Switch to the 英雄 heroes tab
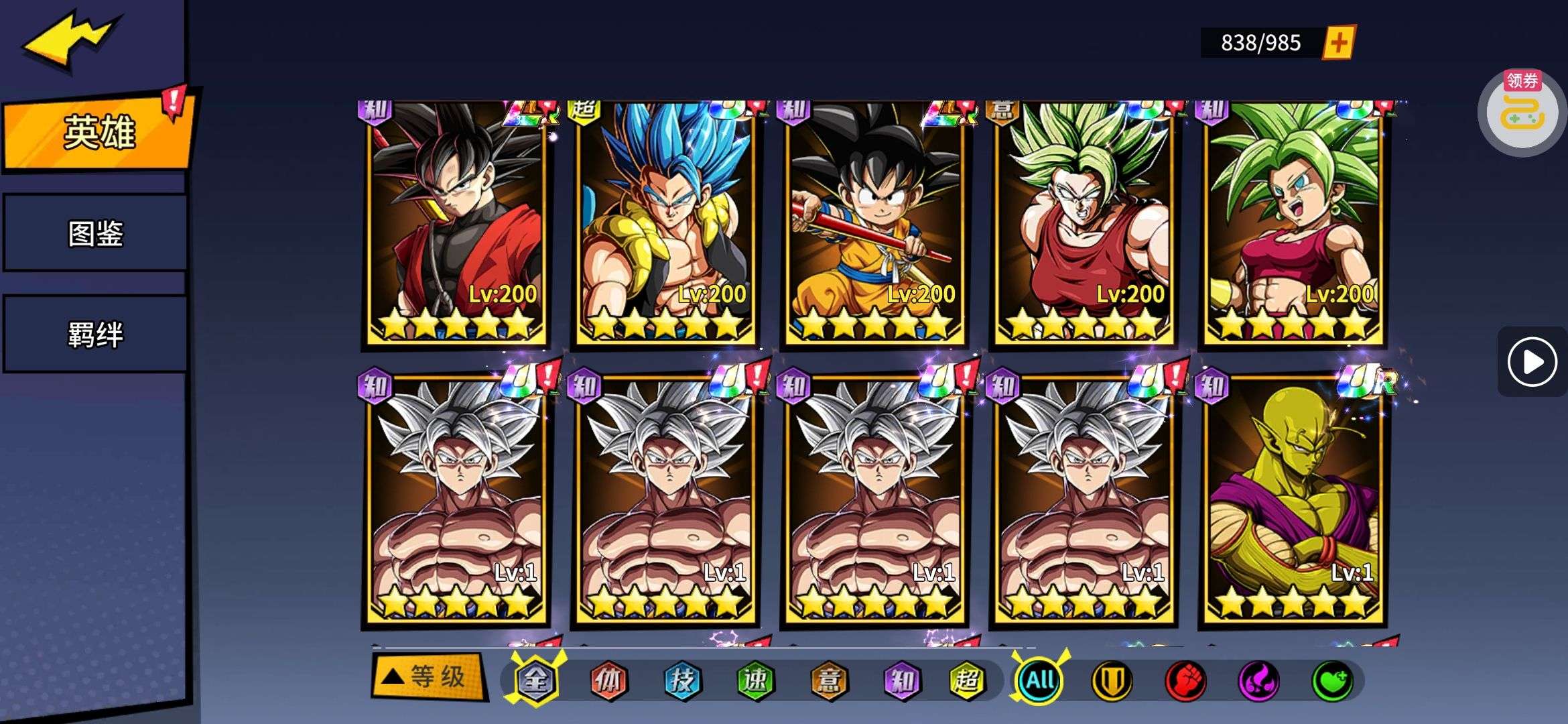The height and width of the screenshot is (724, 1568). coord(98,132)
